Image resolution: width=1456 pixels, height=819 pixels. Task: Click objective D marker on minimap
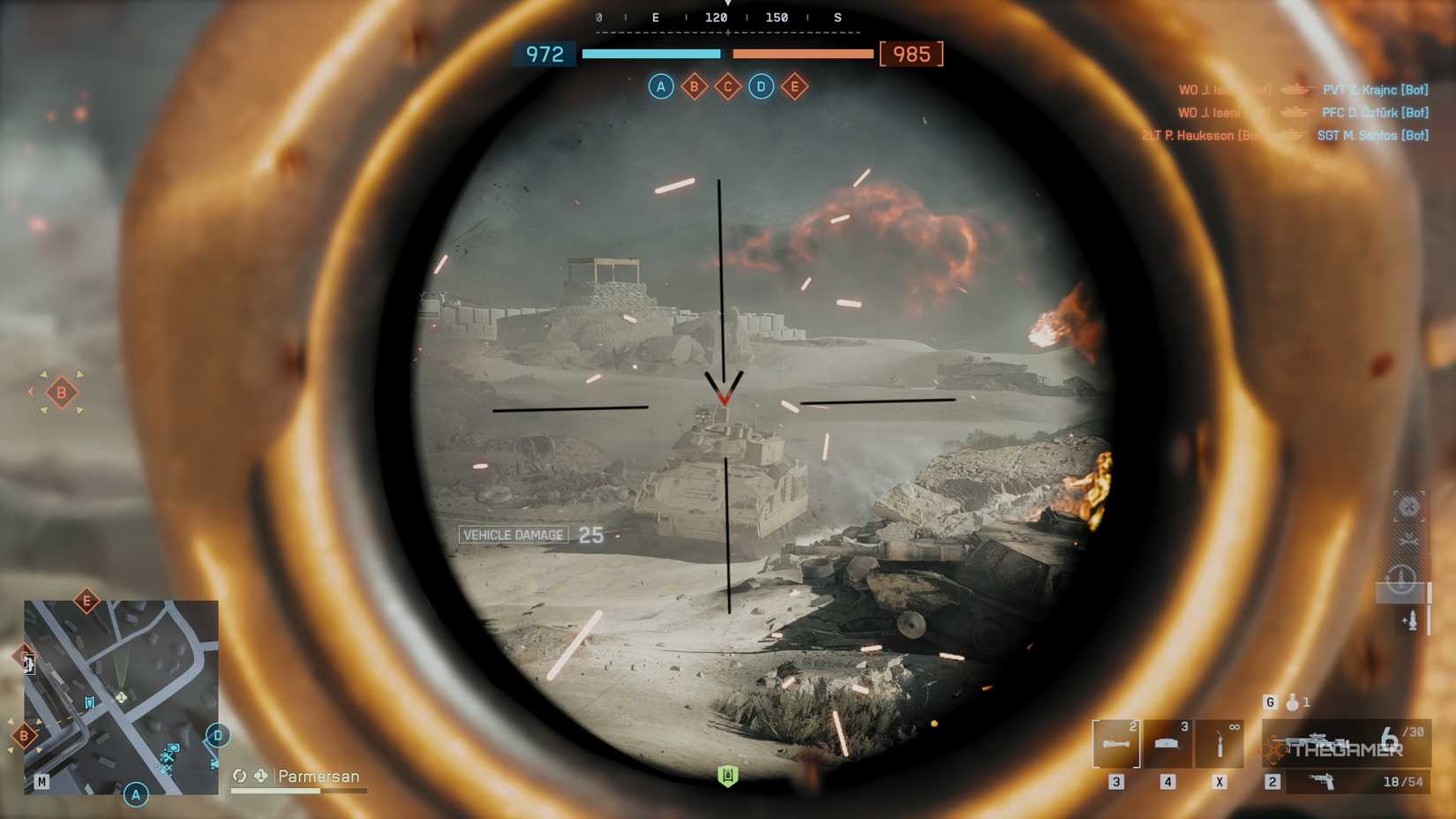(x=218, y=735)
